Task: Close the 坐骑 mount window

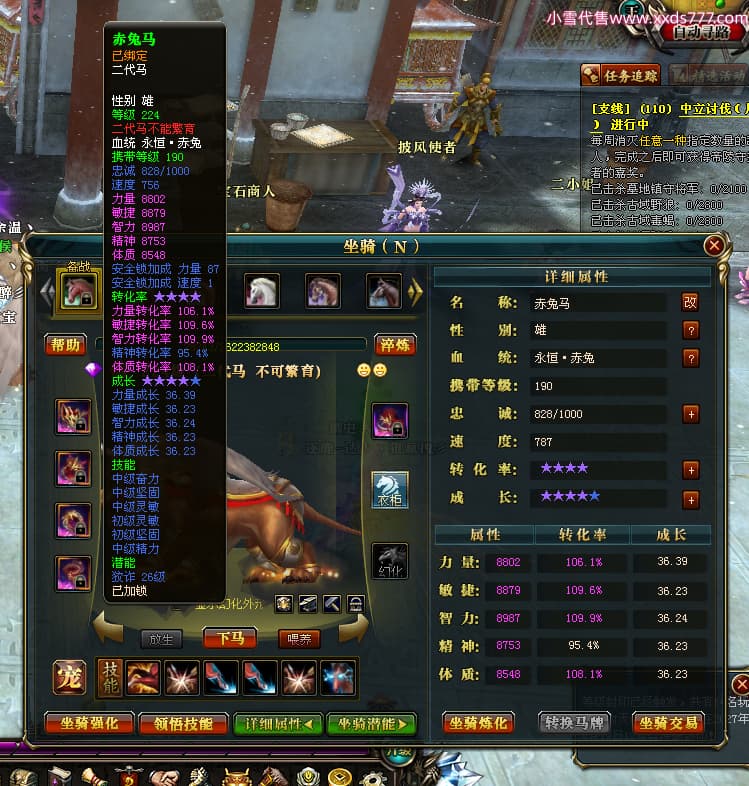Action: tap(714, 245)
